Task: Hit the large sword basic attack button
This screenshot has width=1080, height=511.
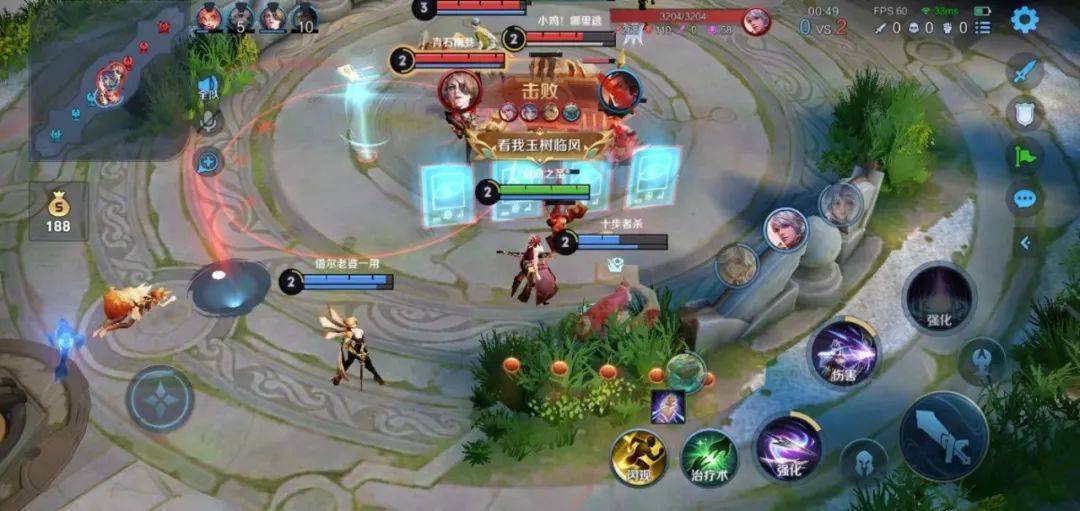Action: tap(943, 436)
